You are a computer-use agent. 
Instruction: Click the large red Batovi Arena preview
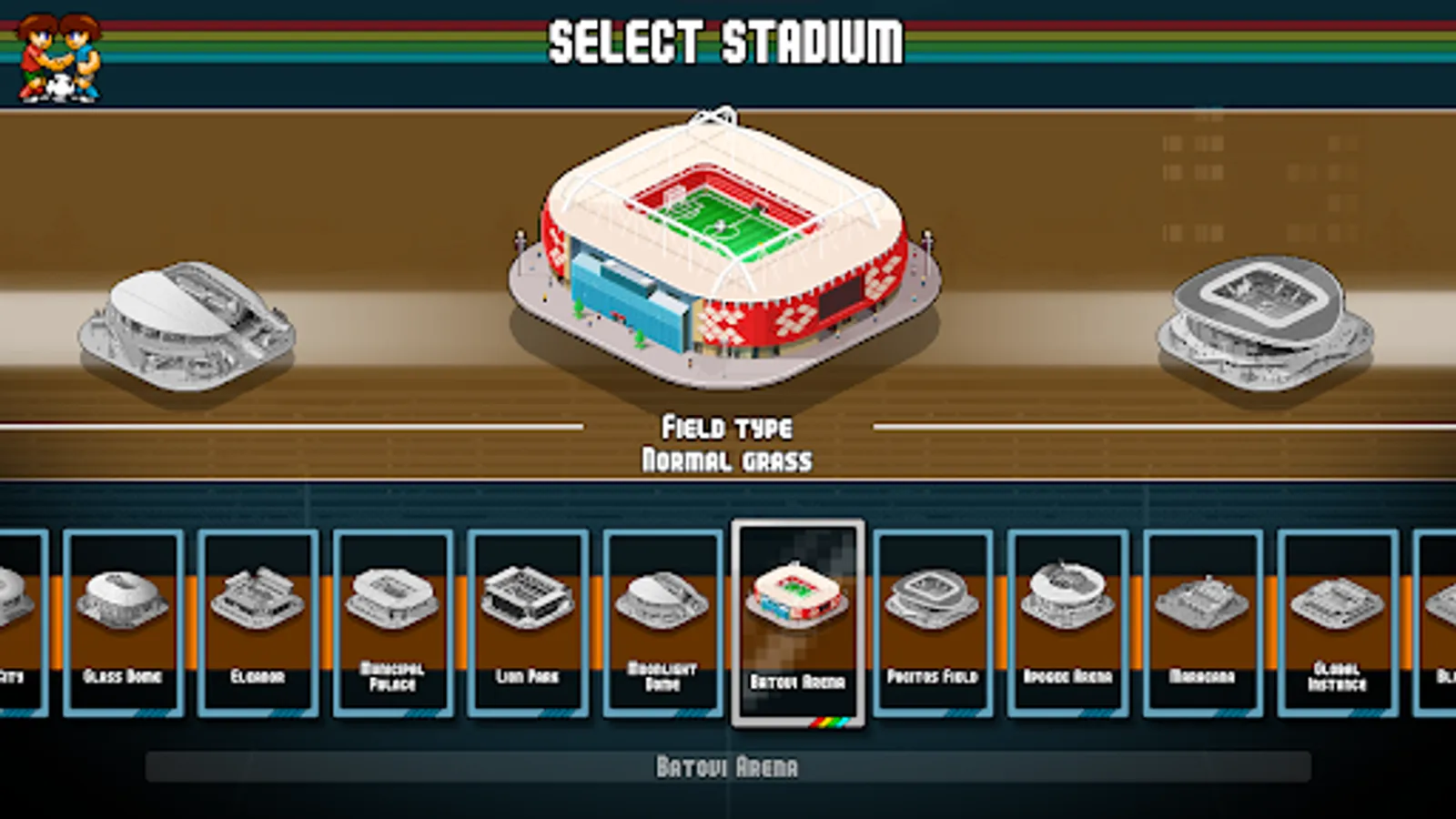[723, 246]
